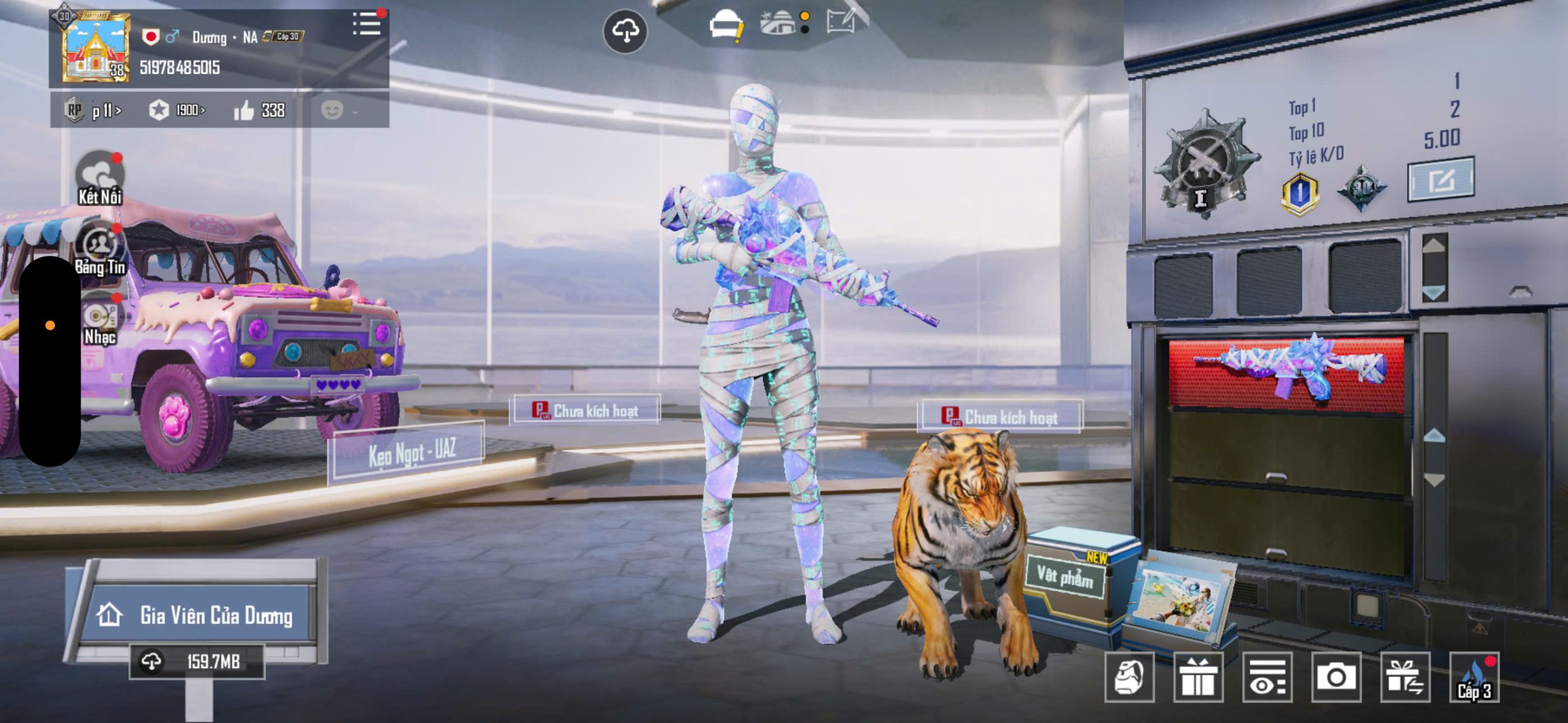Select the helmet icon with exclamation mark
The height and width of the screenshot is (723, 1568).
click(725, 27)
